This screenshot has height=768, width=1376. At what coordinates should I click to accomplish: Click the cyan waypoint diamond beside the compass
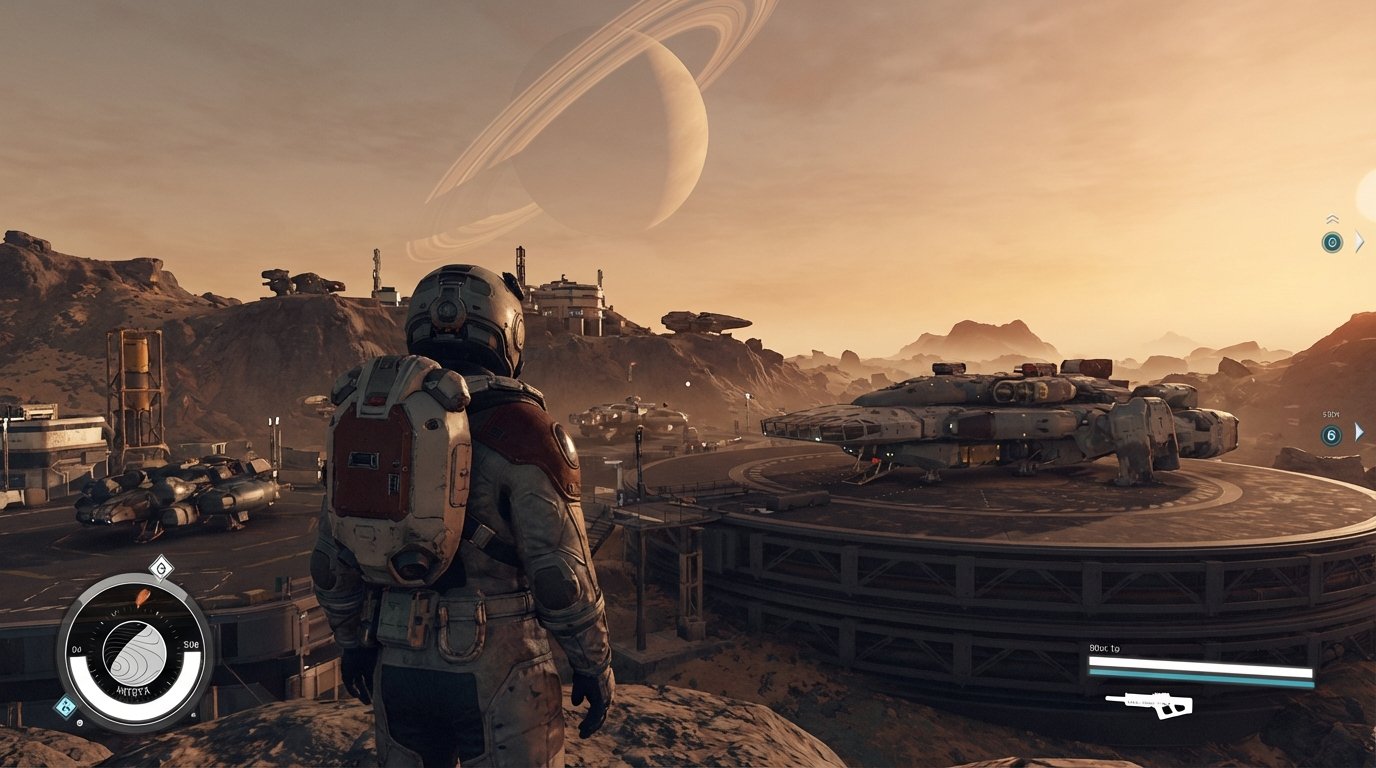pos(65,705)
